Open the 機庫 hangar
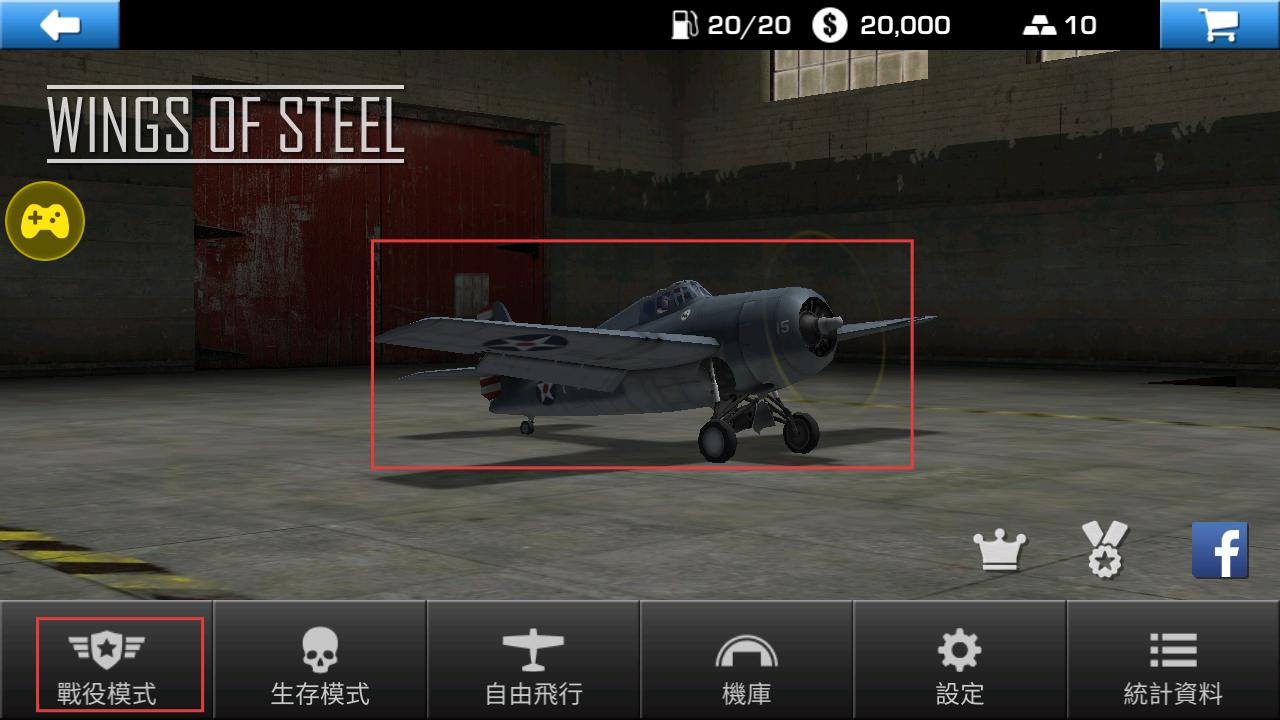 (746, 664)
